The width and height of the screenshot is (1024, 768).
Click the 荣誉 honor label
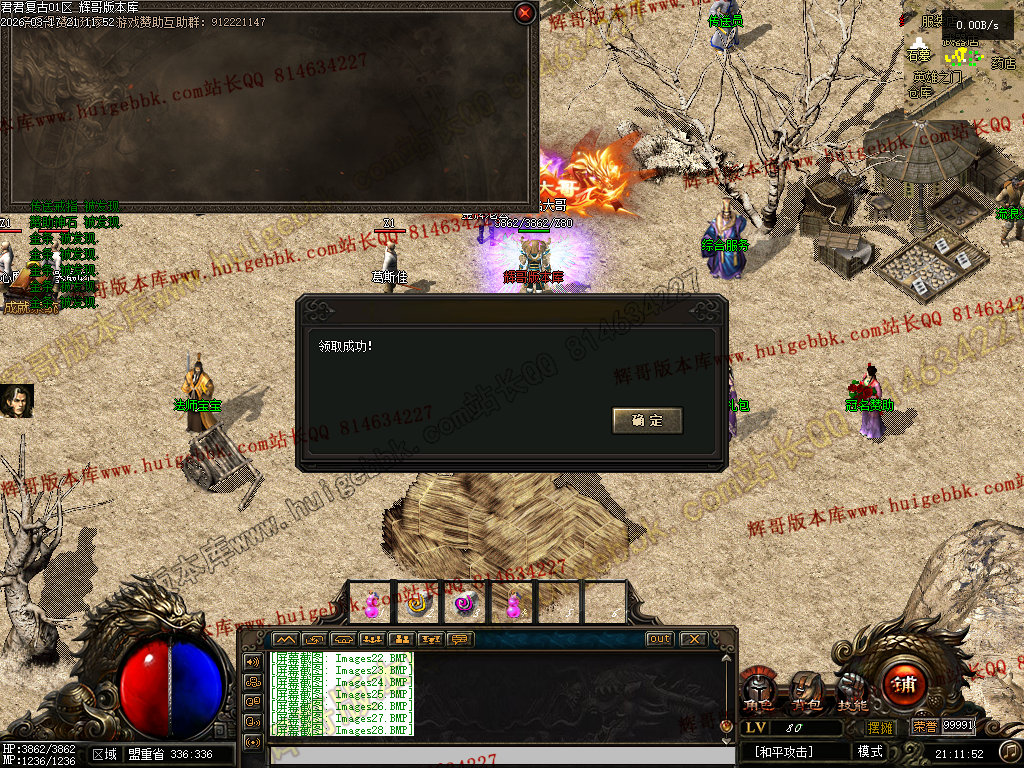coord(924,727)
